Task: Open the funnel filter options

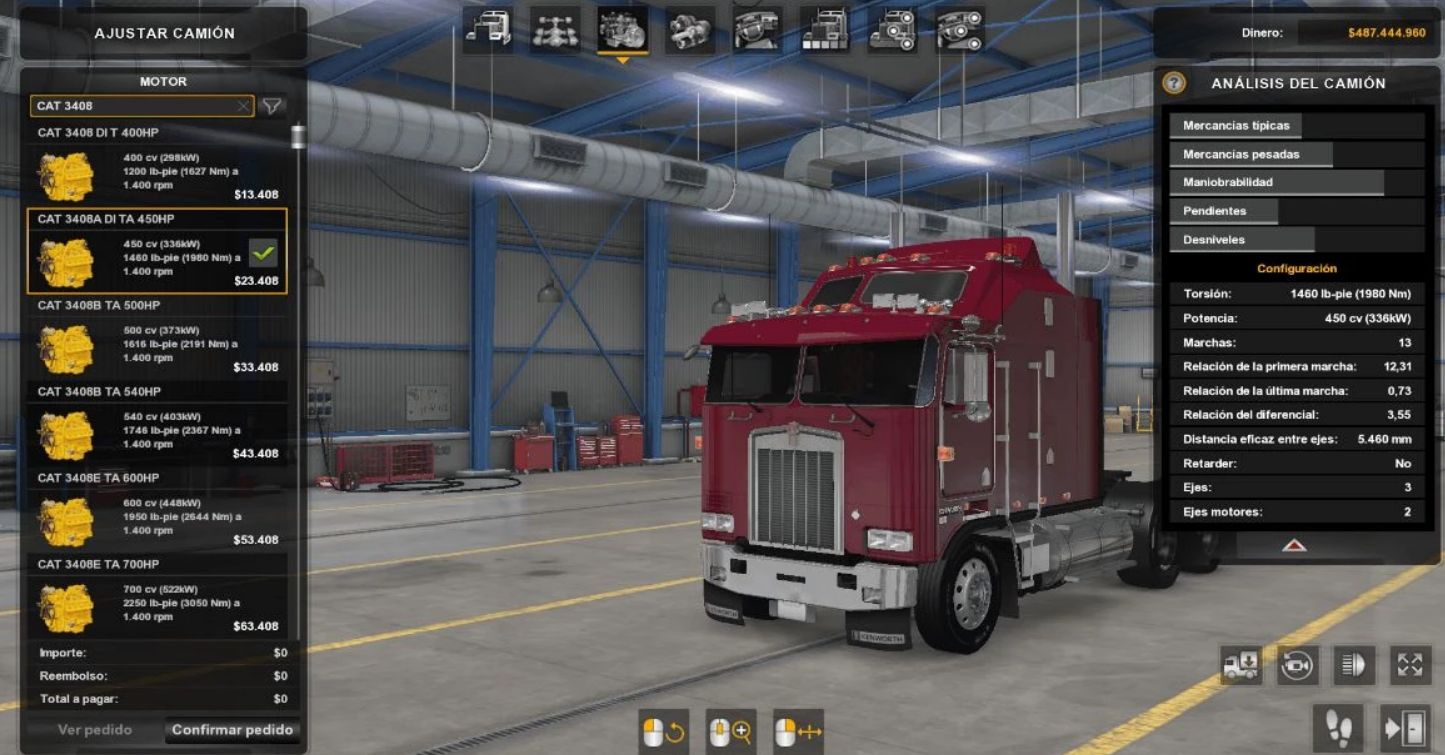Action: coord(271,106)
